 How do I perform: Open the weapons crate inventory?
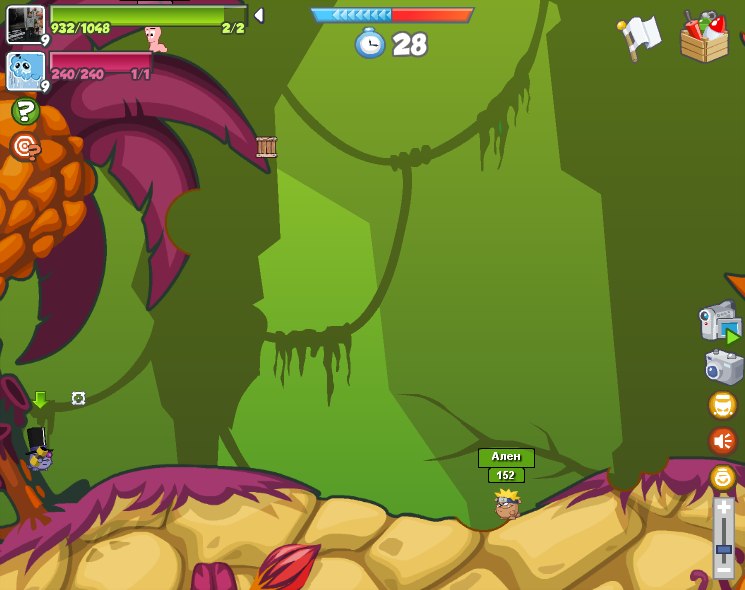click(x=704, y=38)
